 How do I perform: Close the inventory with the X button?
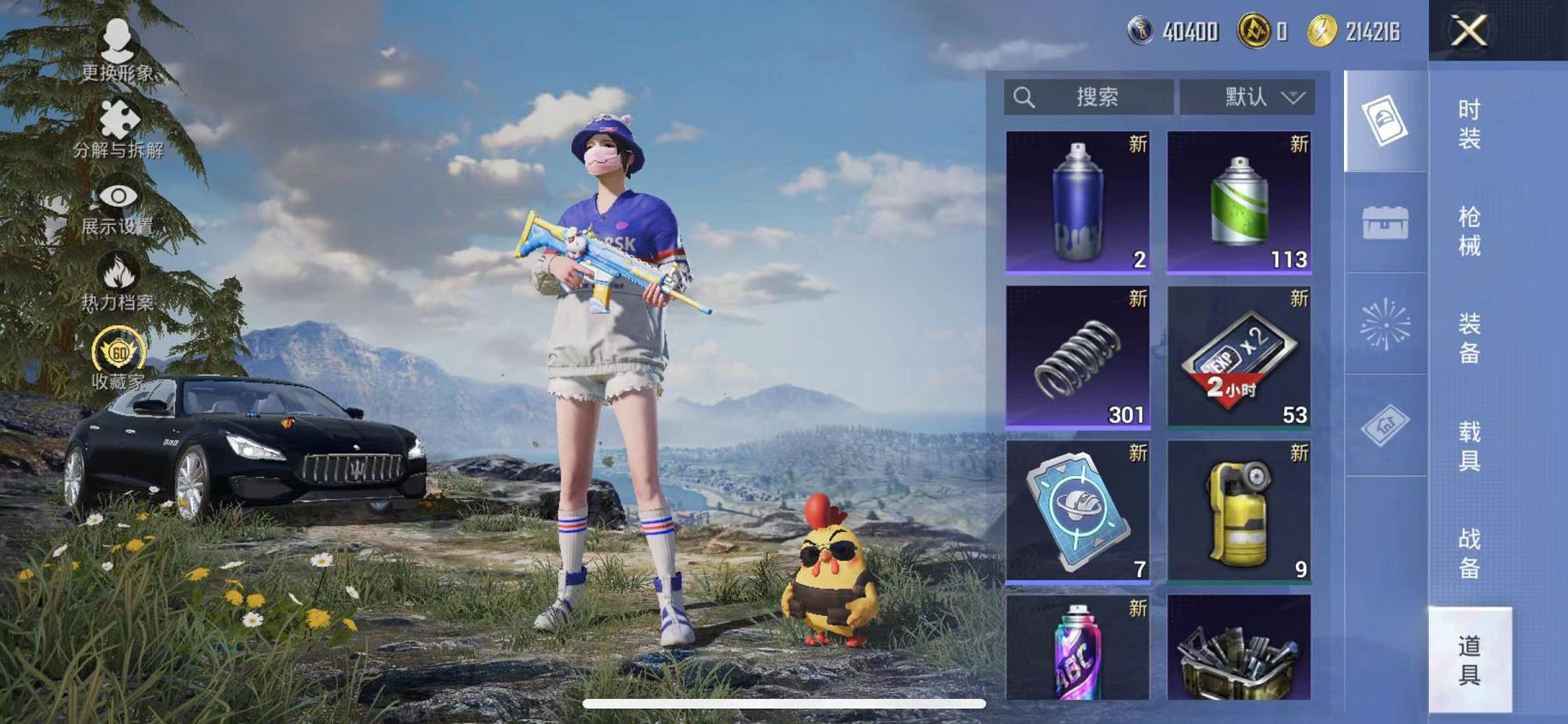1468,32
